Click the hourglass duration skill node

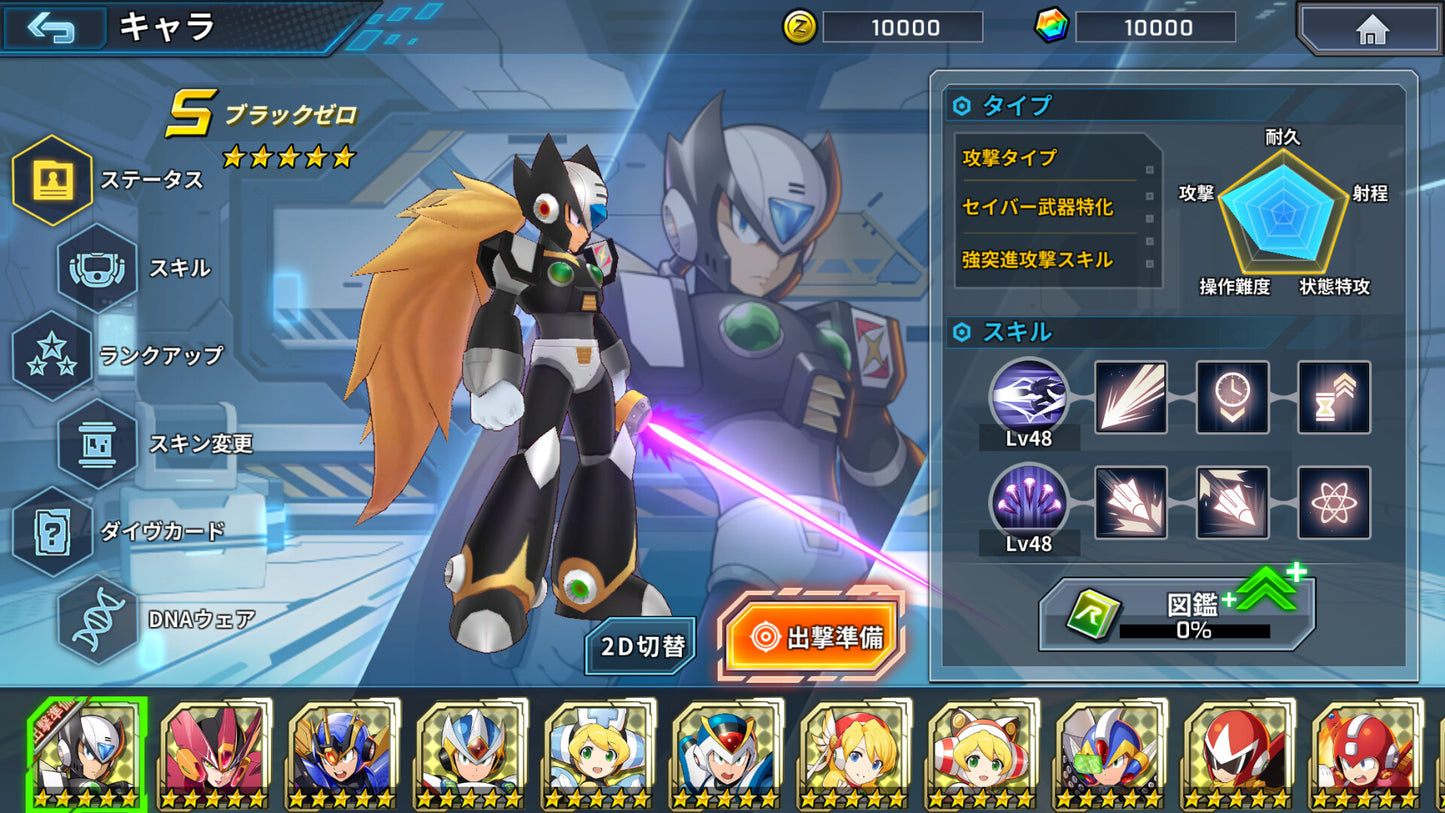1333,399
